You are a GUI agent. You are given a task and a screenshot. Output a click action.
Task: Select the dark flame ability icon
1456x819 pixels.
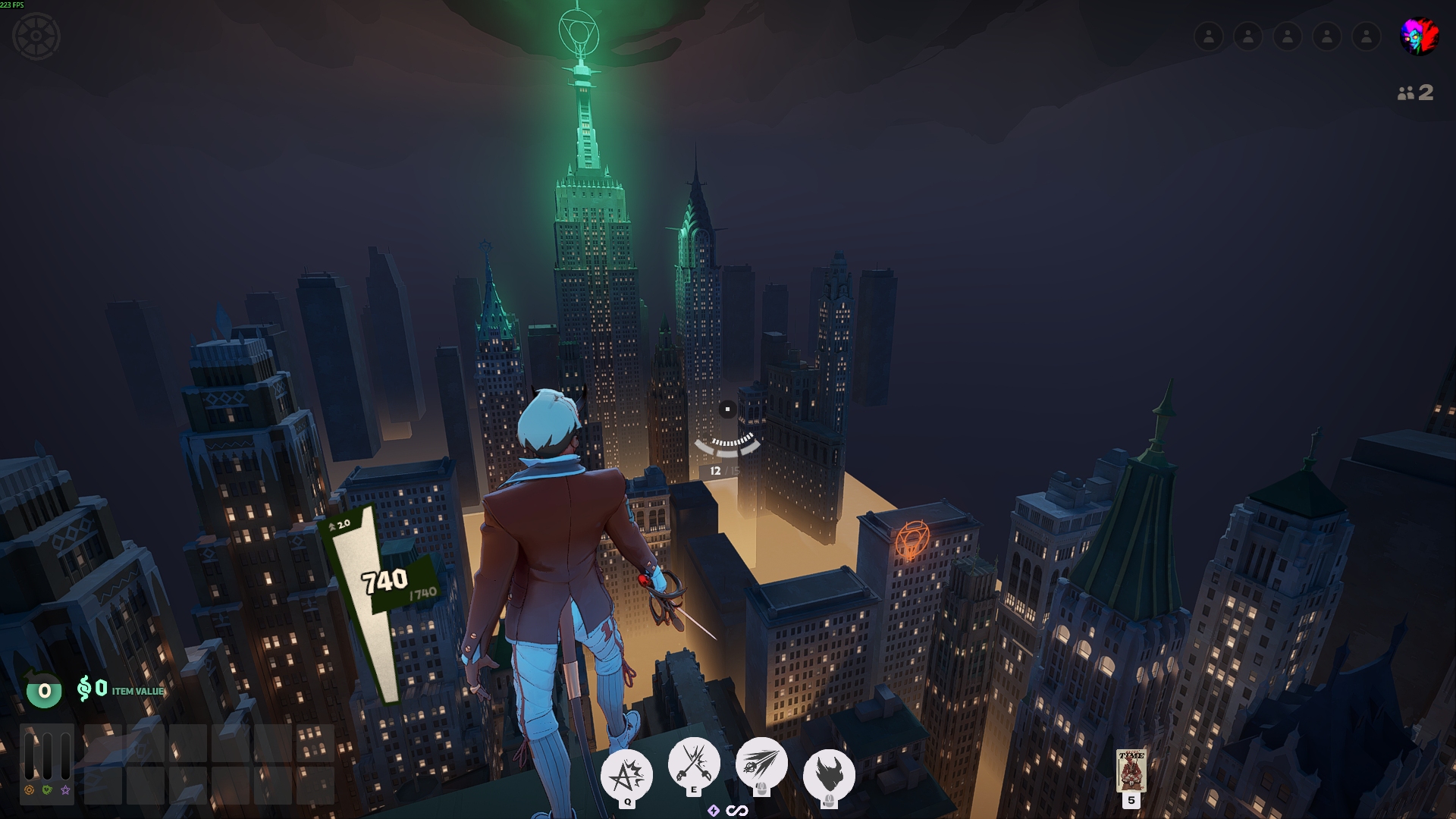click(829, 774)
